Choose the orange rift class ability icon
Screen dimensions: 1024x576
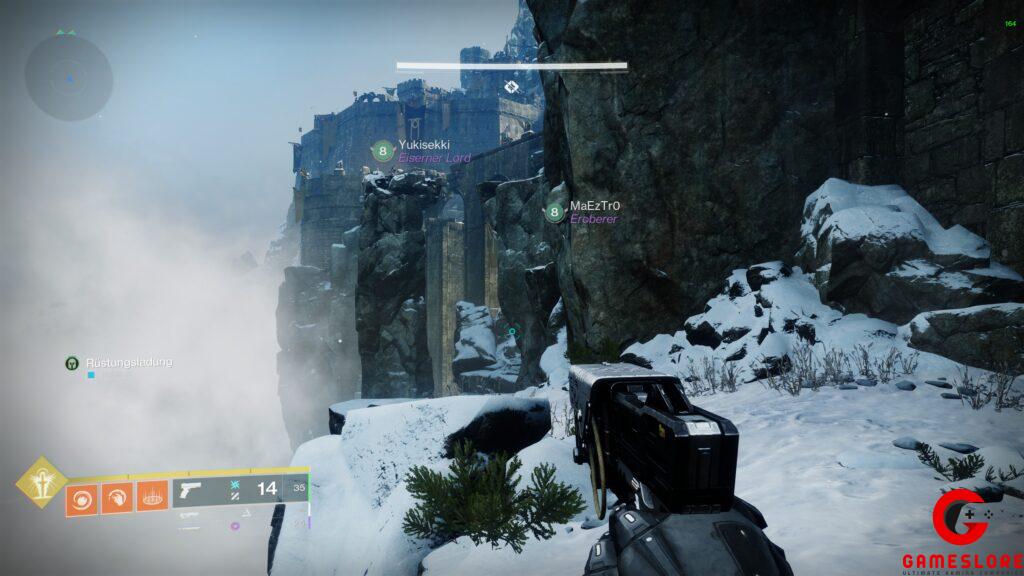coord(152,497)
